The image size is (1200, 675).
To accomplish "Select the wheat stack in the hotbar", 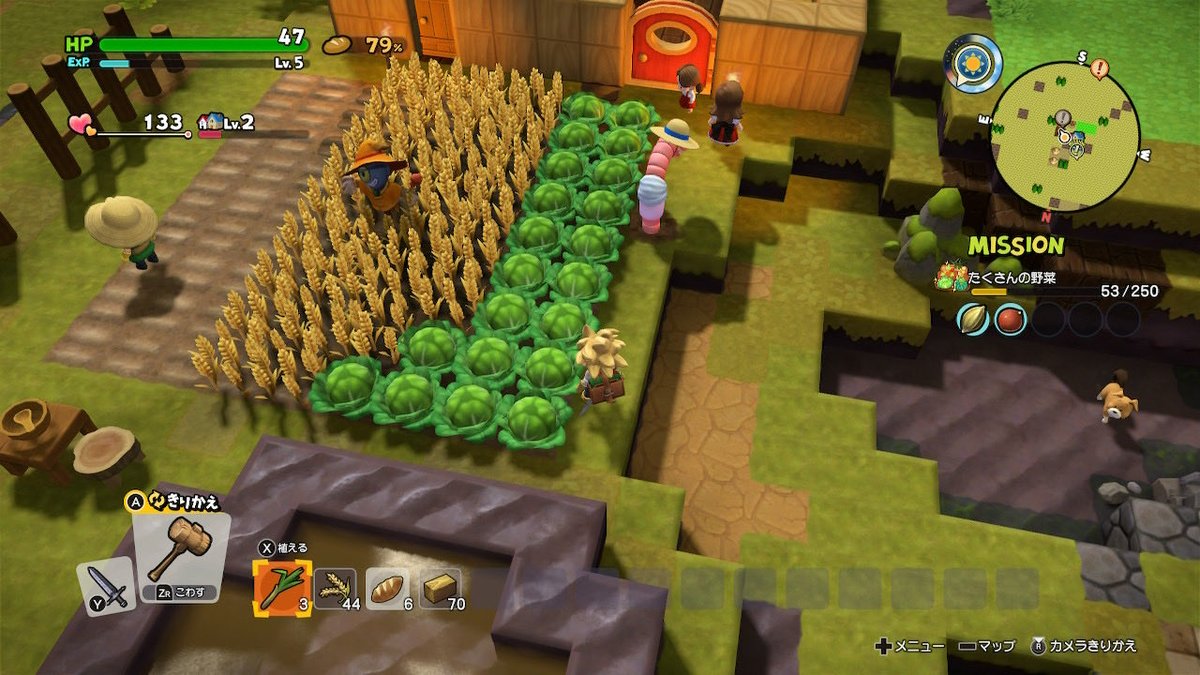I will pyautogui.click(x=334, y=588).
